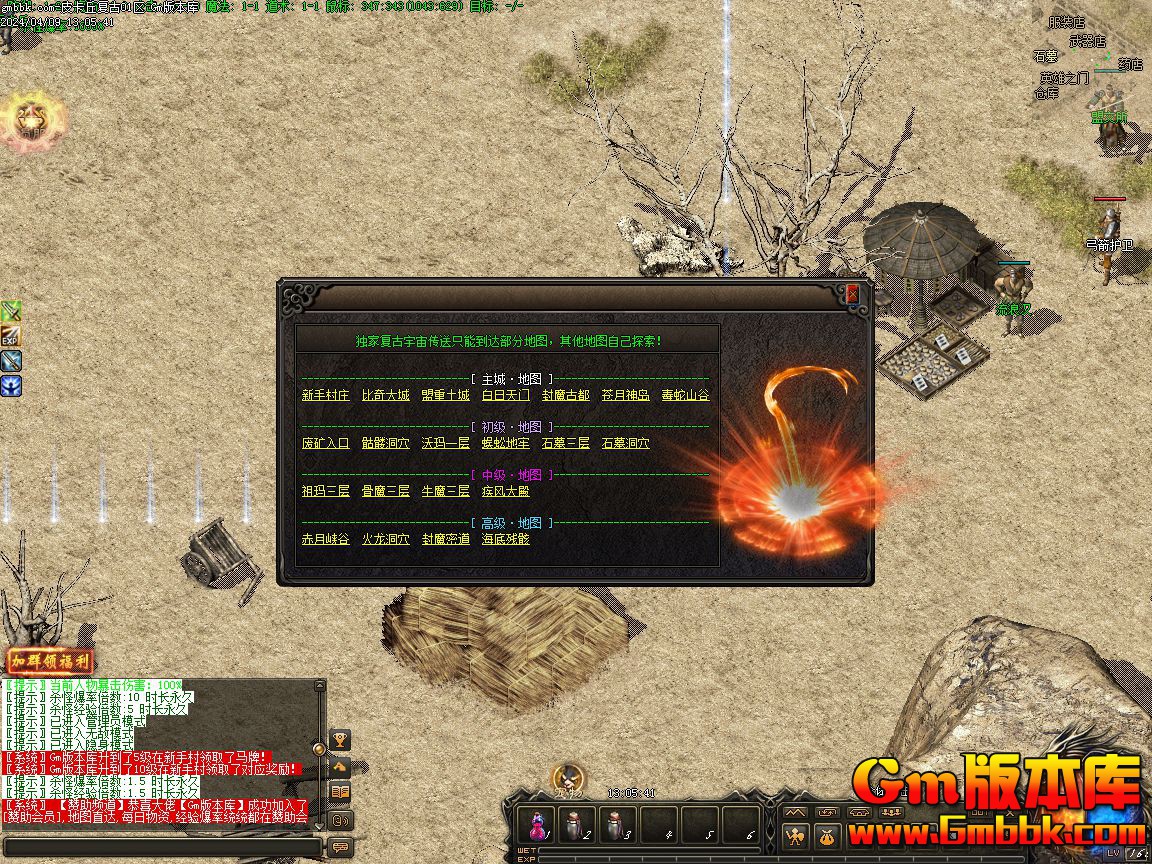
Task: Go to 毒蛇山谷
Action: tap(686, 395)
